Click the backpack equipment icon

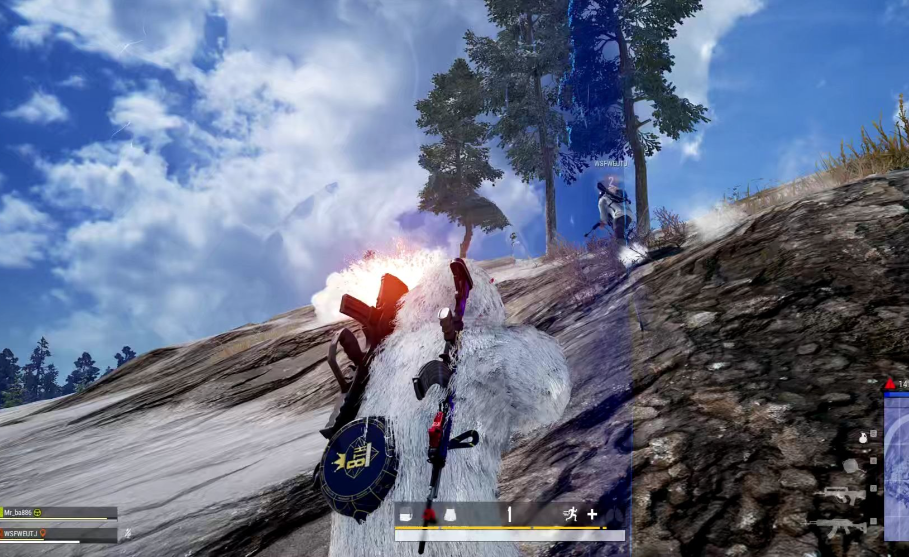pyautogui.click(x=407, y=515)
